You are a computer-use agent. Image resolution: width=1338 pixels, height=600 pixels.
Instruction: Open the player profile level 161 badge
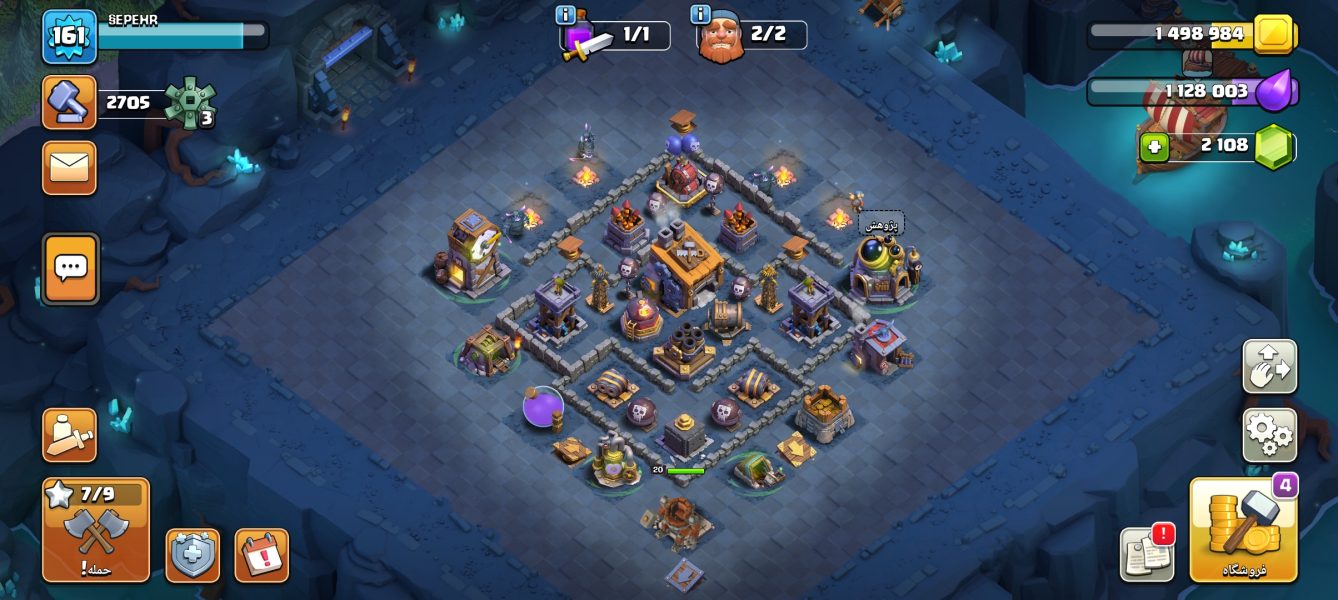[69, 36]
